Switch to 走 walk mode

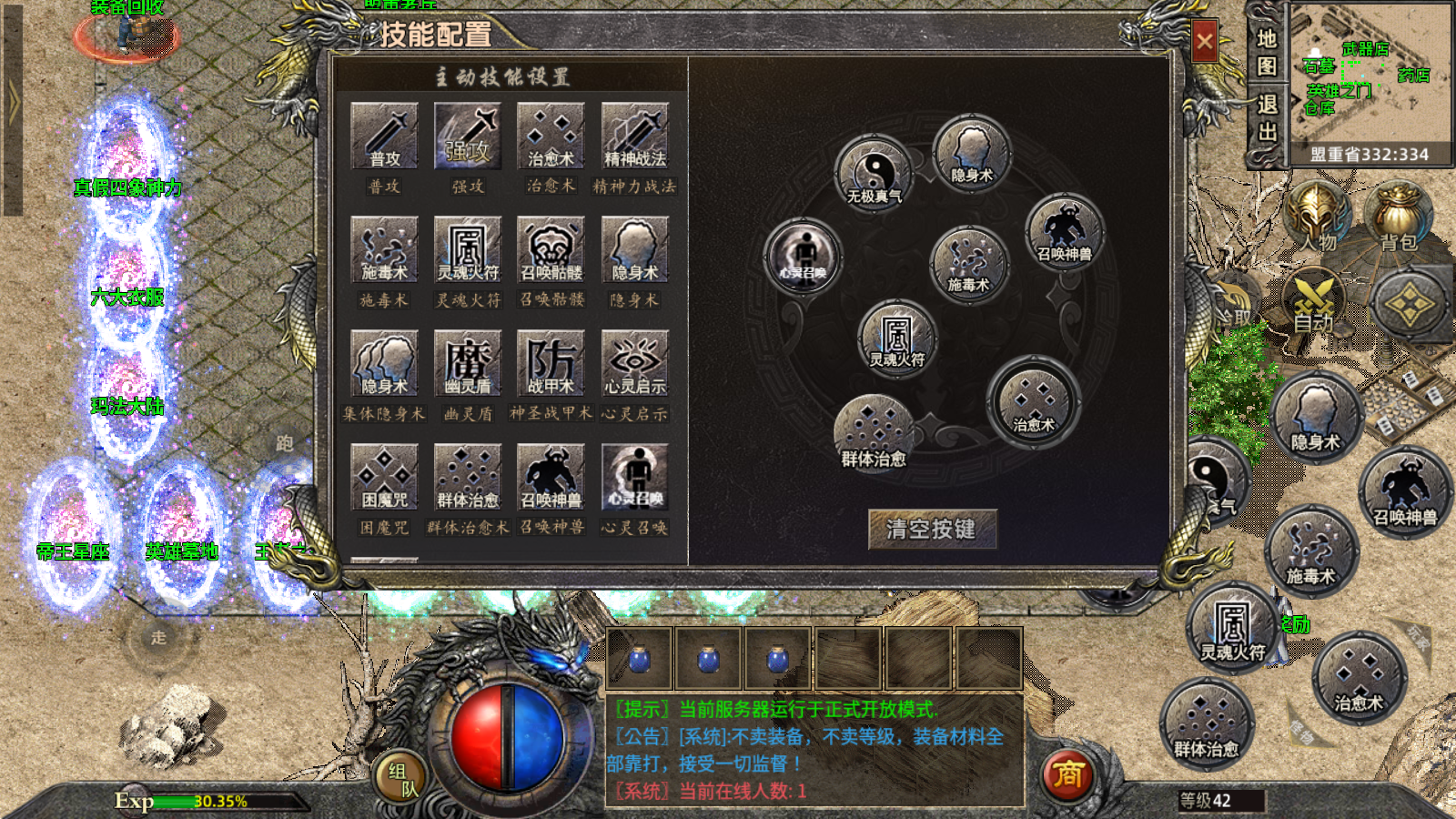pos(158,638)
